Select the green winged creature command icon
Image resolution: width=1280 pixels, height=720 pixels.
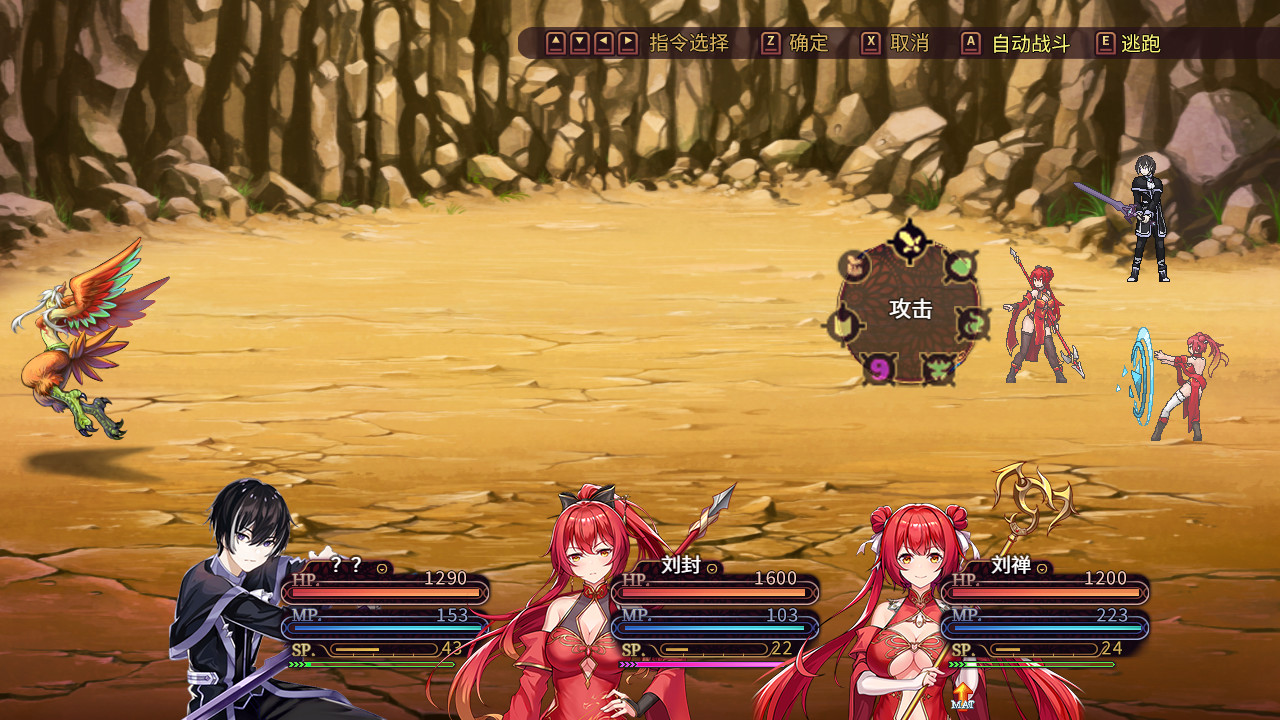point(938,369)
